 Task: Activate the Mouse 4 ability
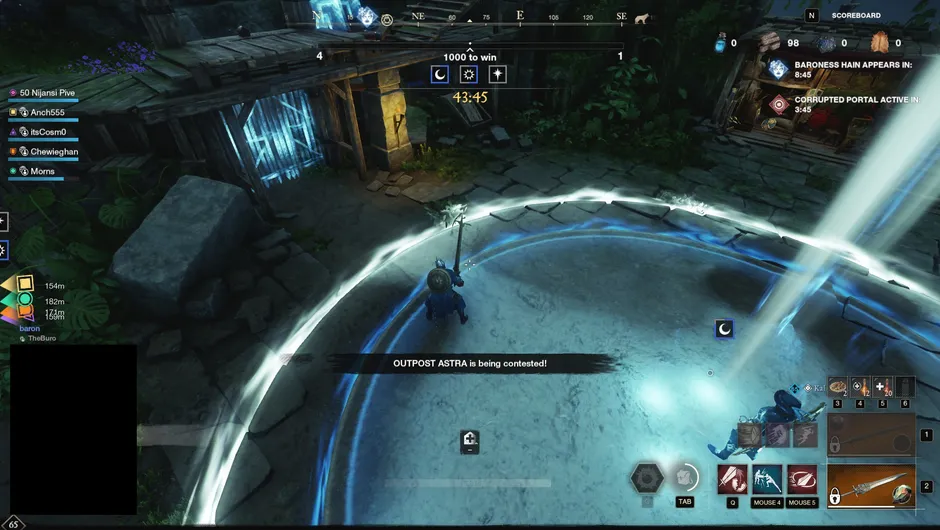(767, 479)
